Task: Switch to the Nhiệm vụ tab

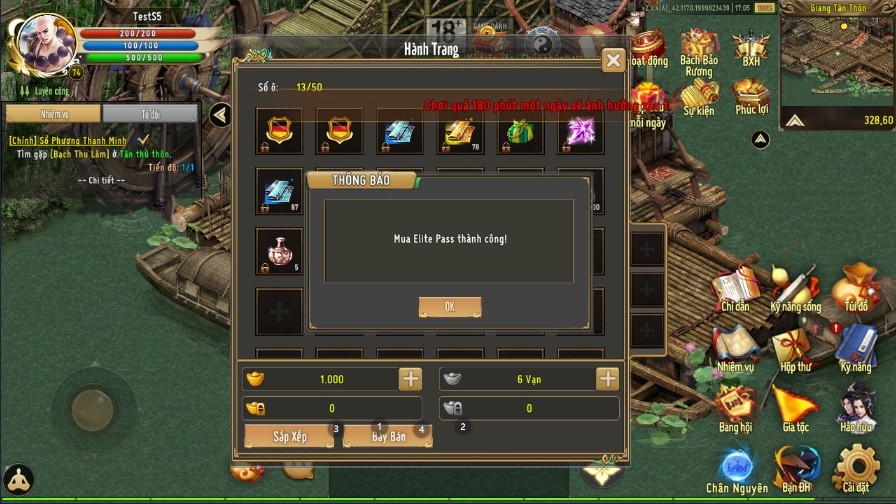Action: coord(53,114)
